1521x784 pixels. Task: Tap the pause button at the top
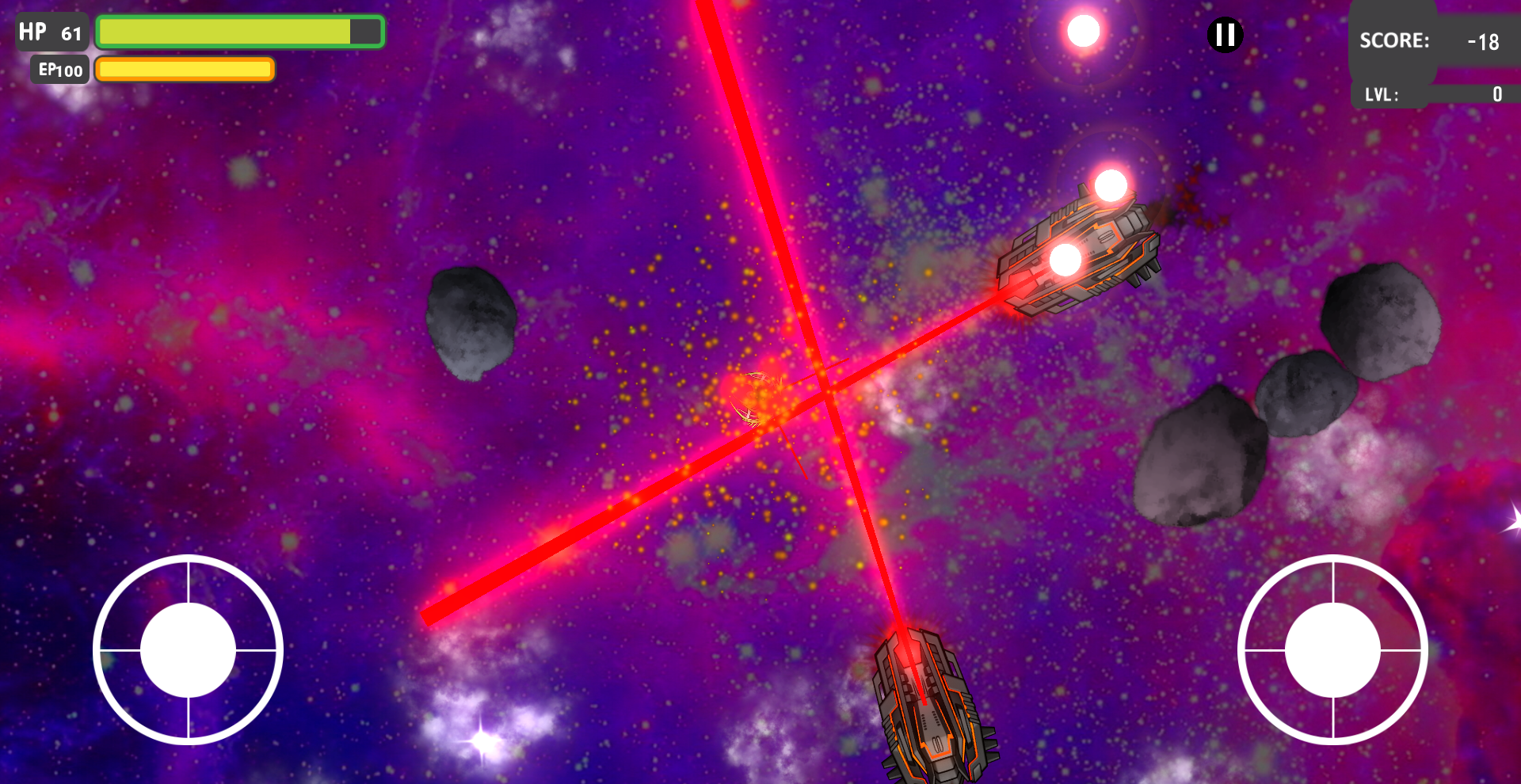(x=1224, y=34)
